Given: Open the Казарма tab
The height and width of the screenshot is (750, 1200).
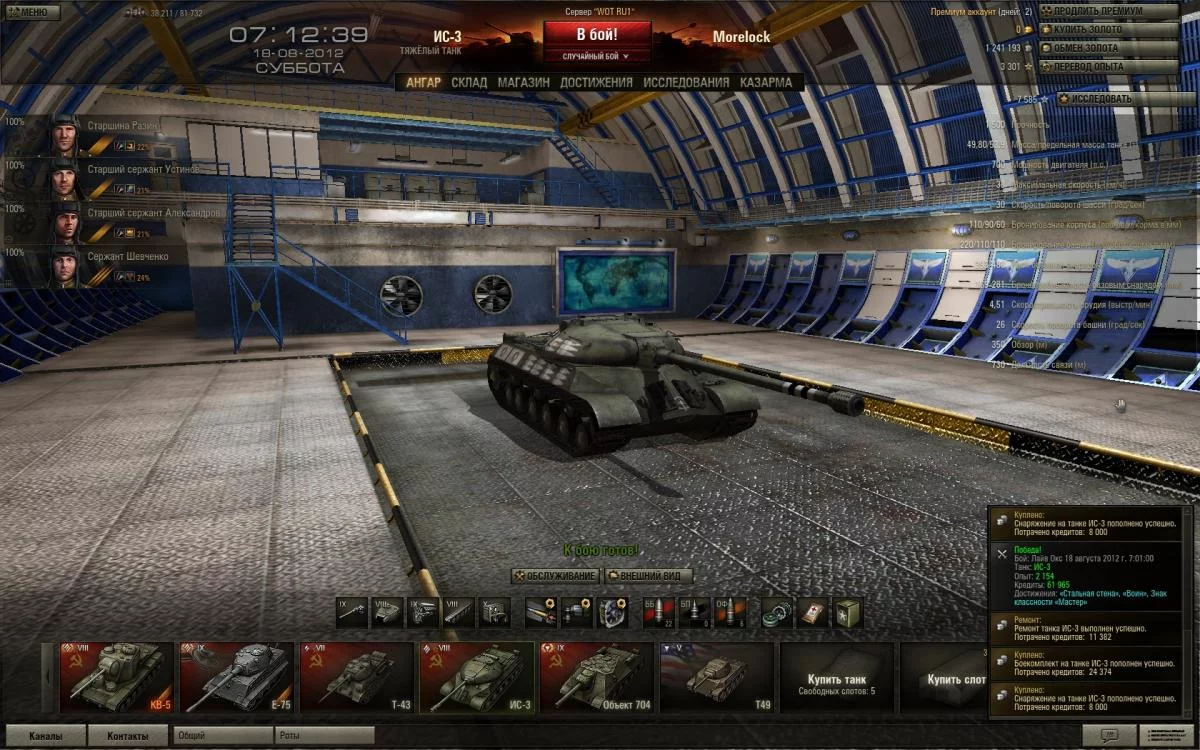Looking at the screenshot, I should [x=766, y=82].
